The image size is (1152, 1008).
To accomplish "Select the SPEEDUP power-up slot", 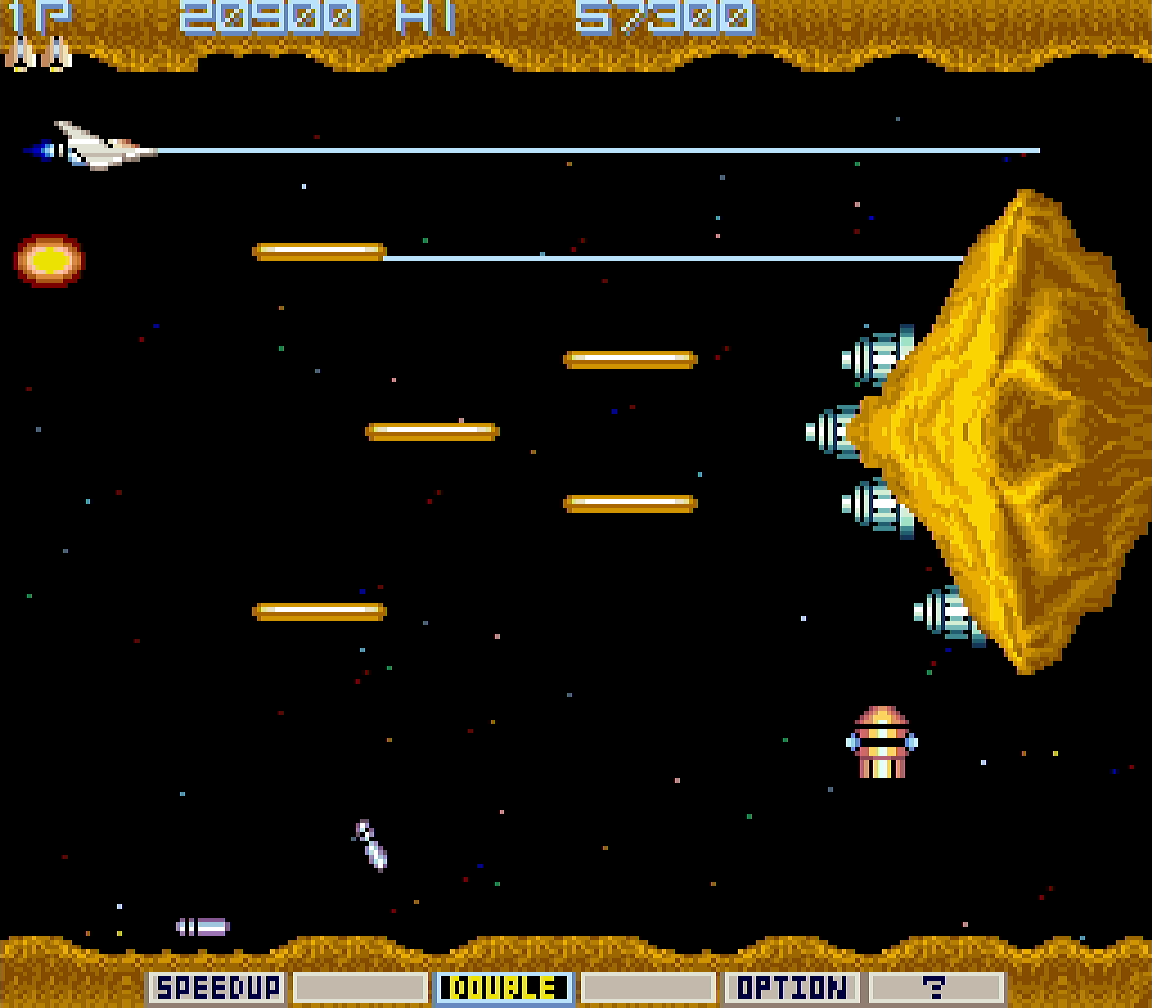I will (x=217, y=988).
